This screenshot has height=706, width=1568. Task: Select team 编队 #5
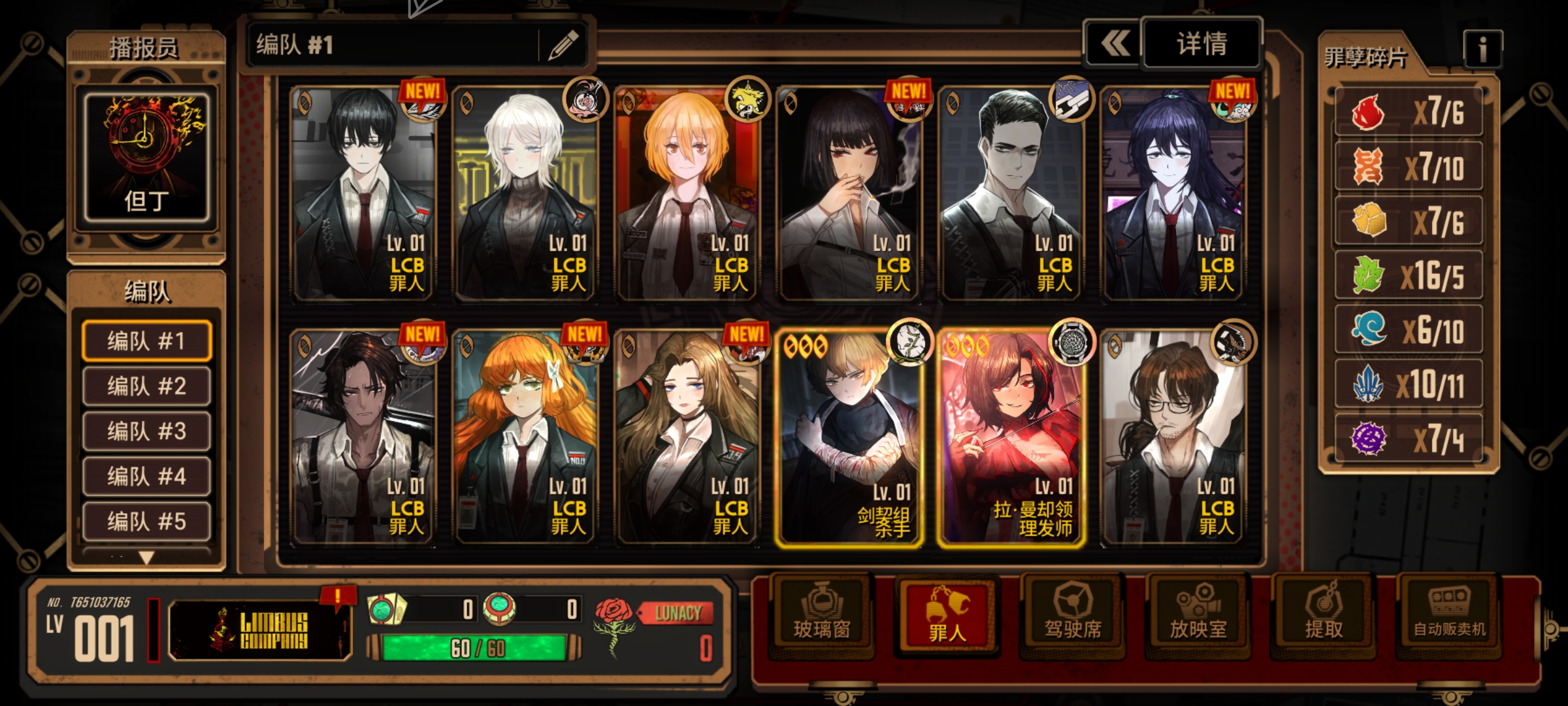146,522
